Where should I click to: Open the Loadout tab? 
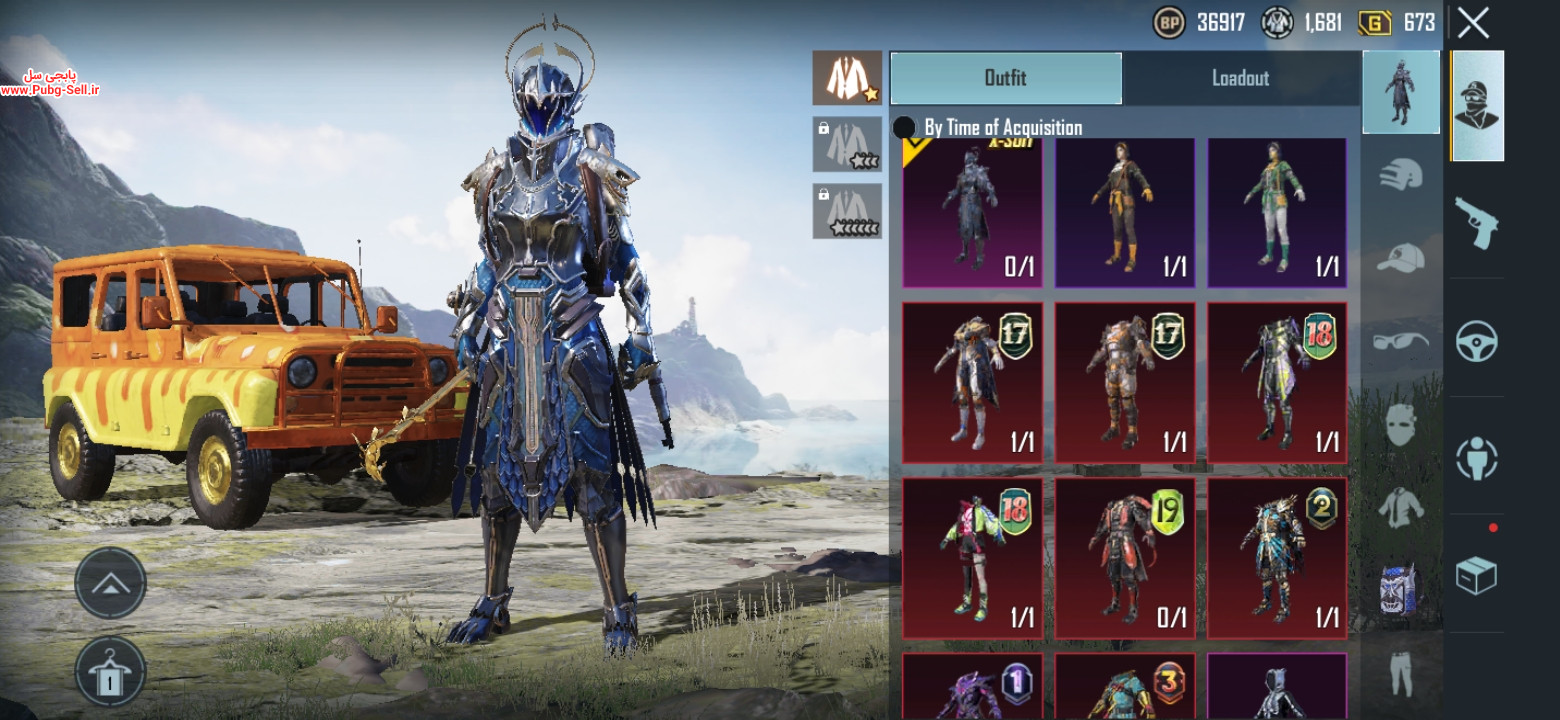pos(1240,78)
